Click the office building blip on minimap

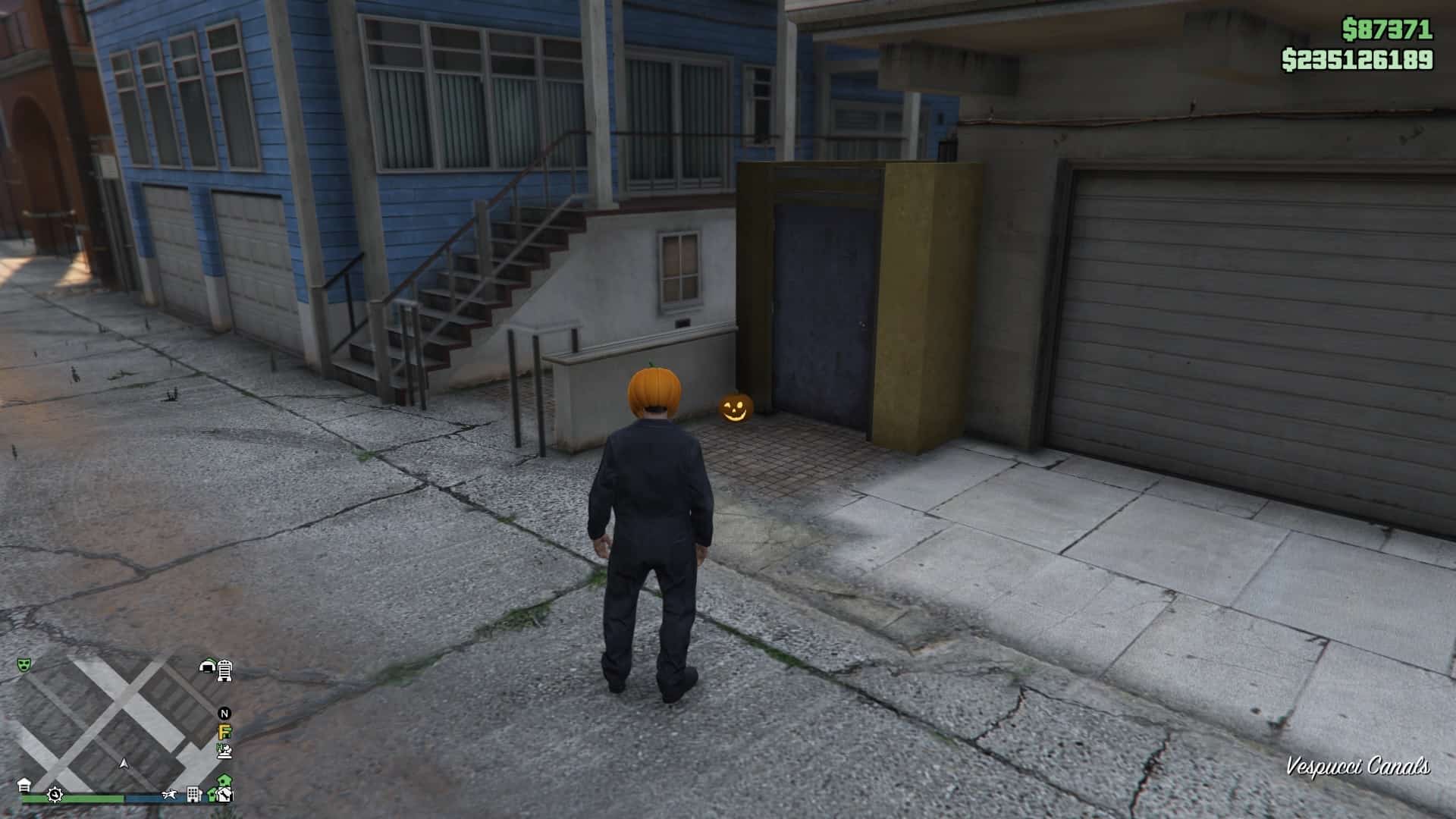coord(193,795)
